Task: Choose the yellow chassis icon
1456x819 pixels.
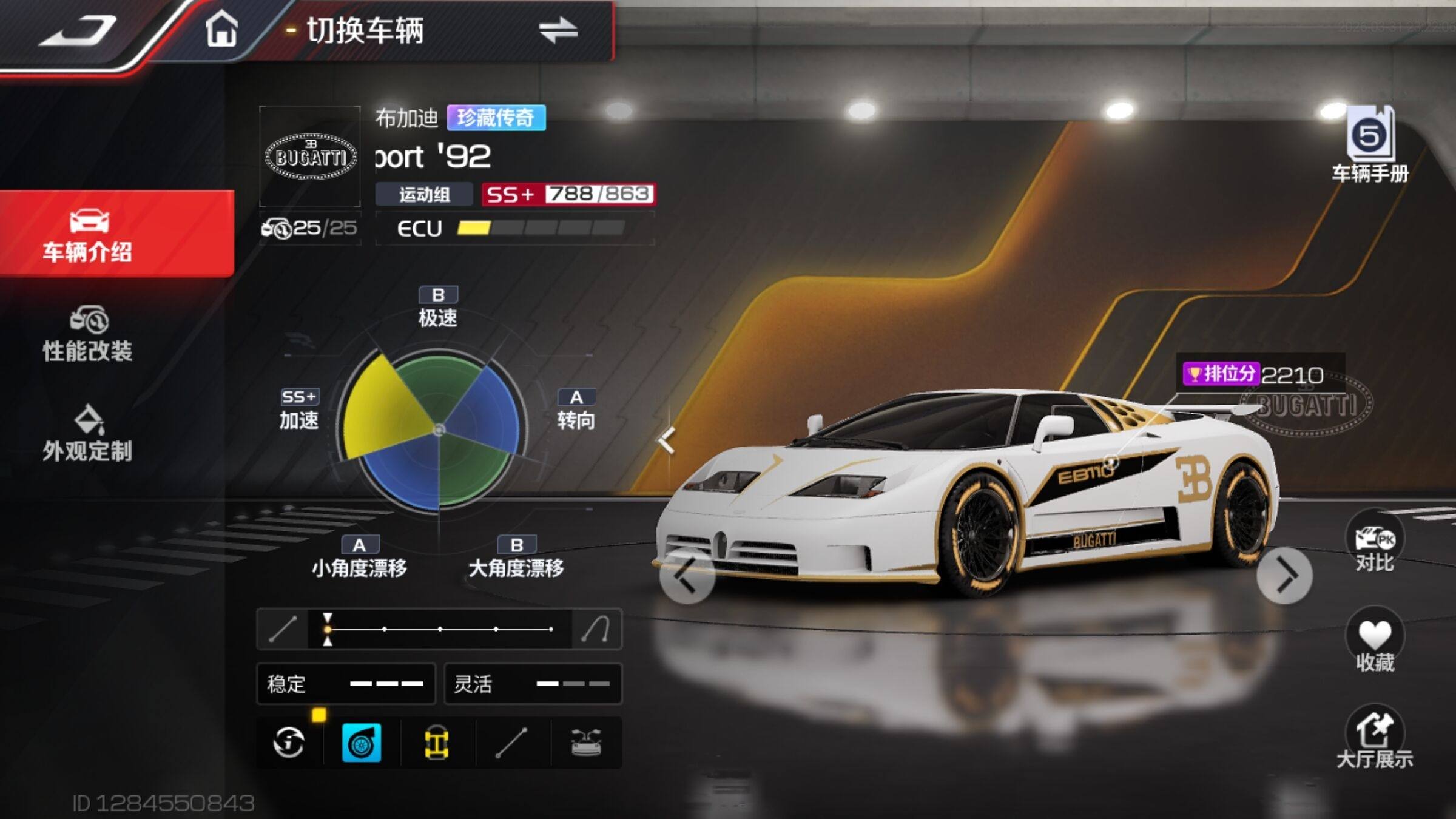Action: [x=436, y=743]
